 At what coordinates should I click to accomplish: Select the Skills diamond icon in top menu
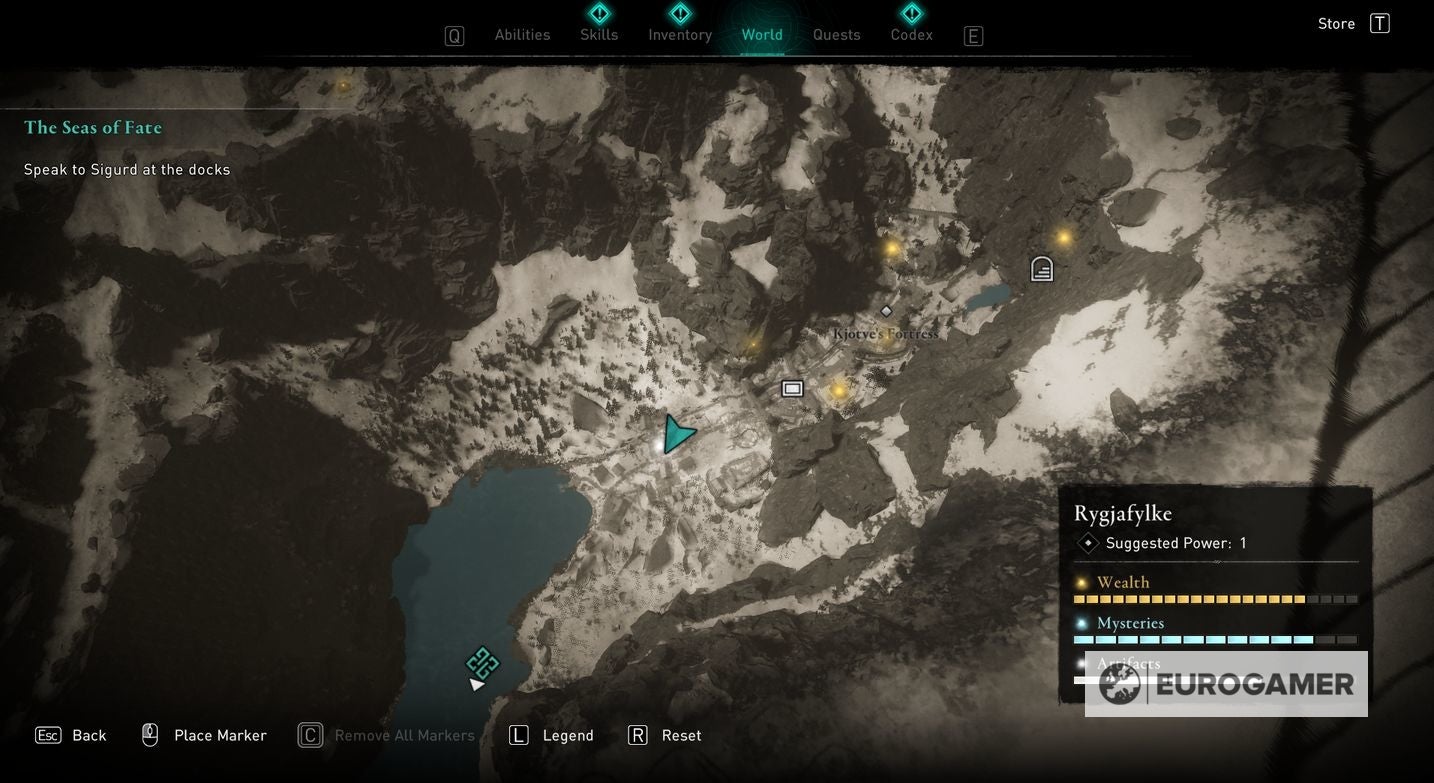click(598, 13)
